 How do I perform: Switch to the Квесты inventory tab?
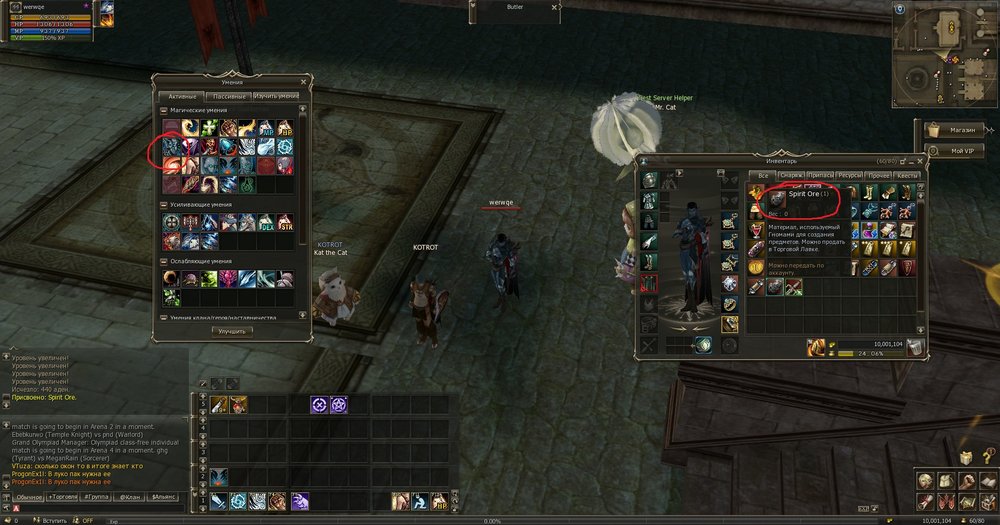tap(907, 175)
